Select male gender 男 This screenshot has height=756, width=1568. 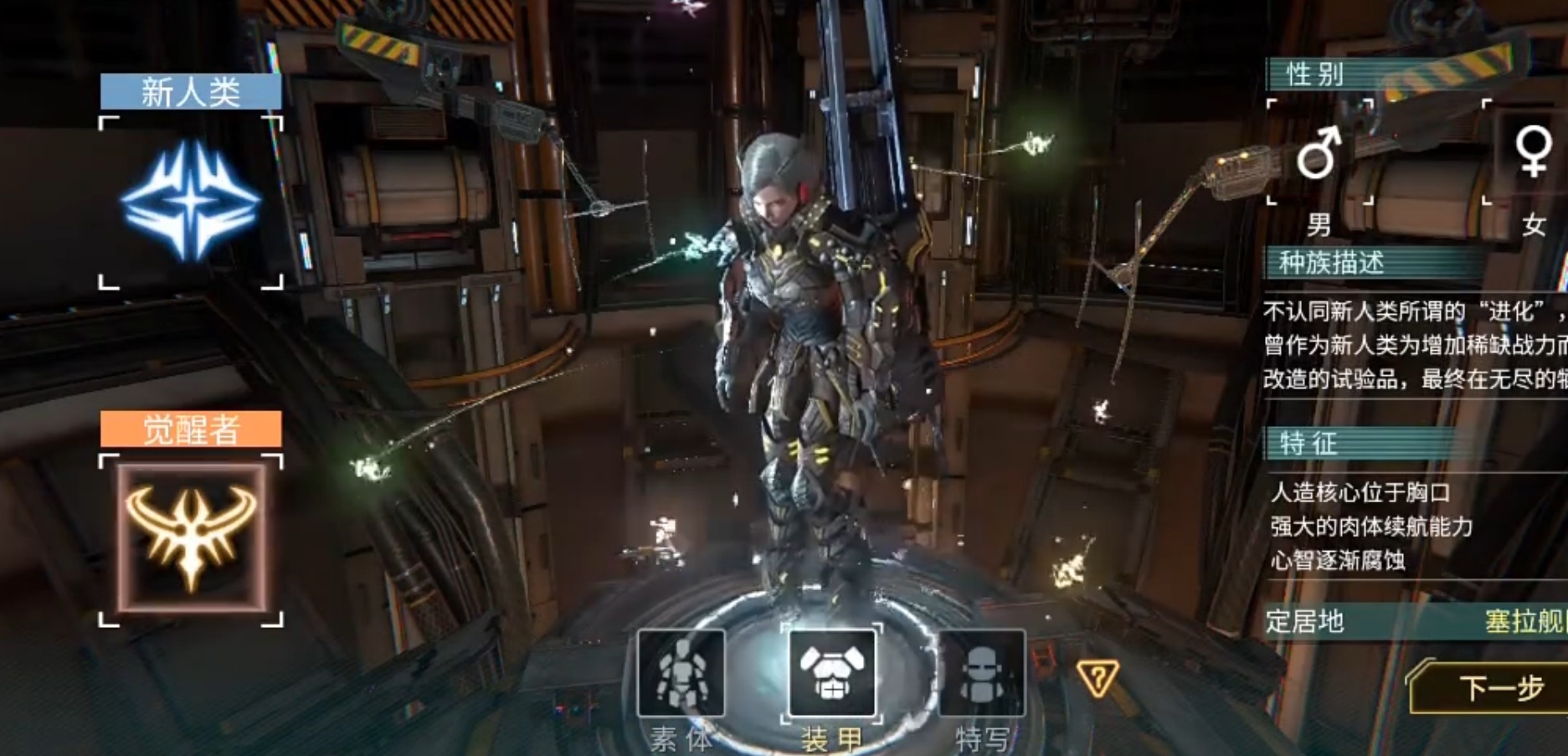tap(1319, 153)
